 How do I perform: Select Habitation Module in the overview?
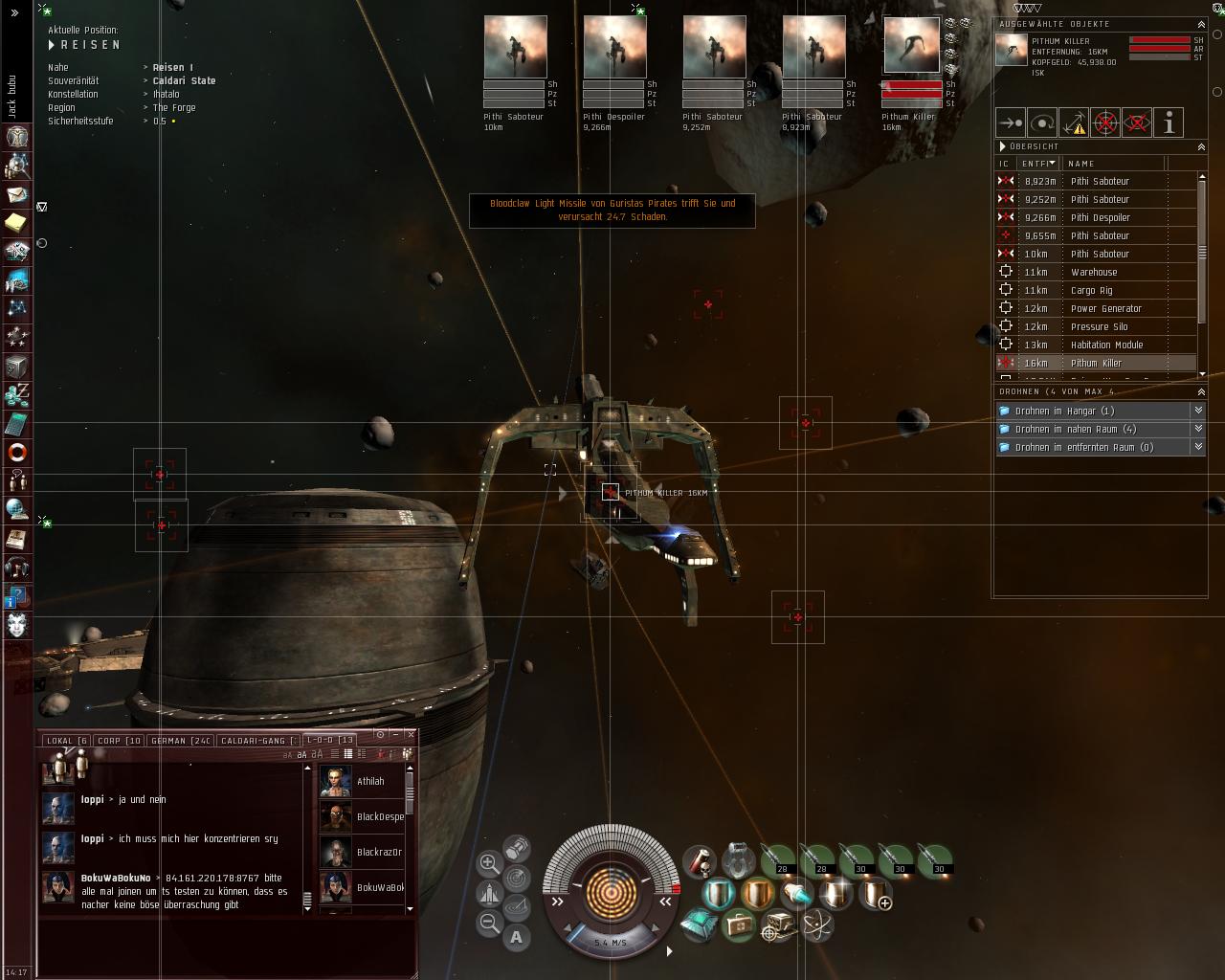click(x=1106, y=345)
